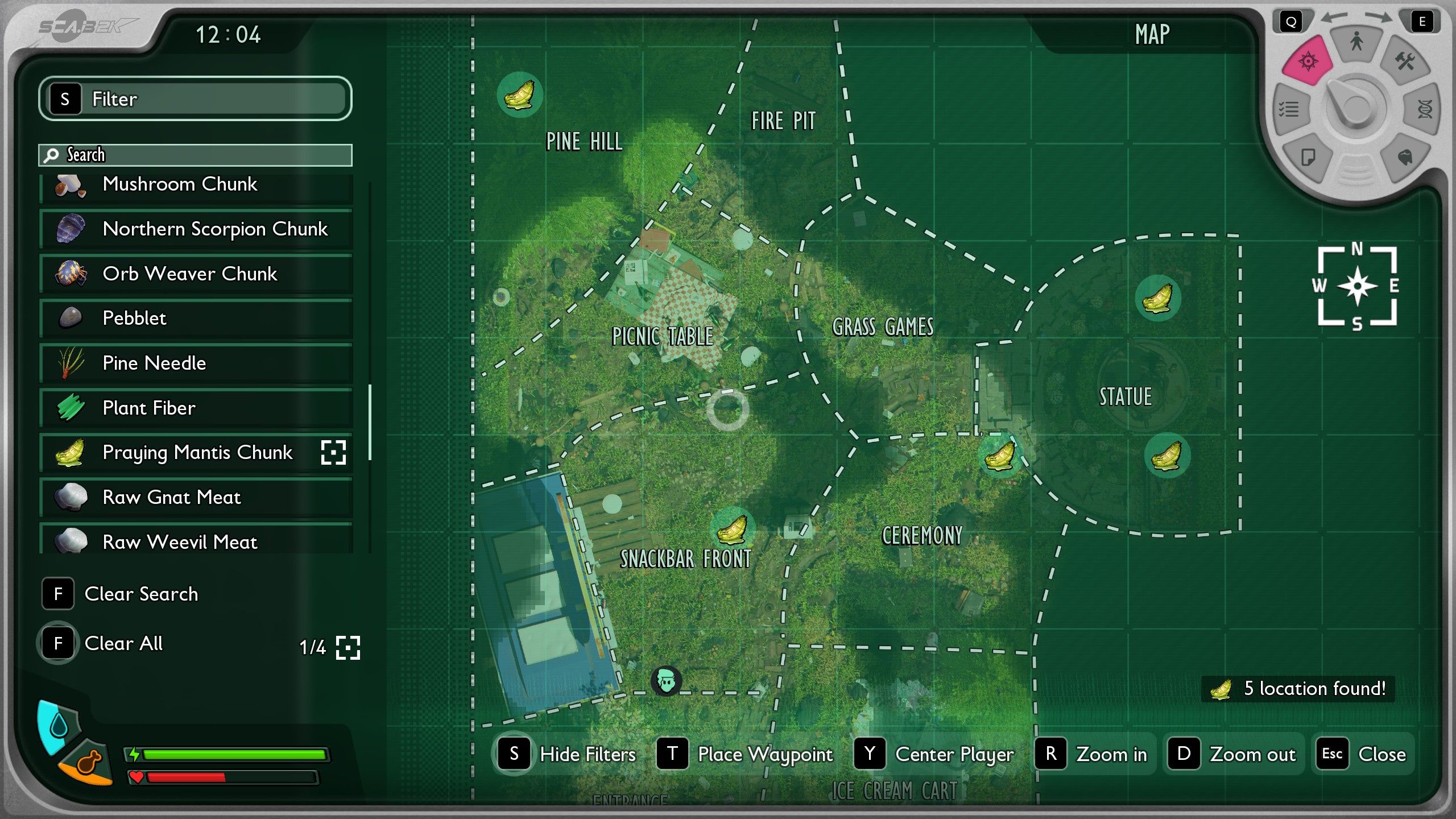Open the crafting tools tab on wheel

click(1405, 61)
